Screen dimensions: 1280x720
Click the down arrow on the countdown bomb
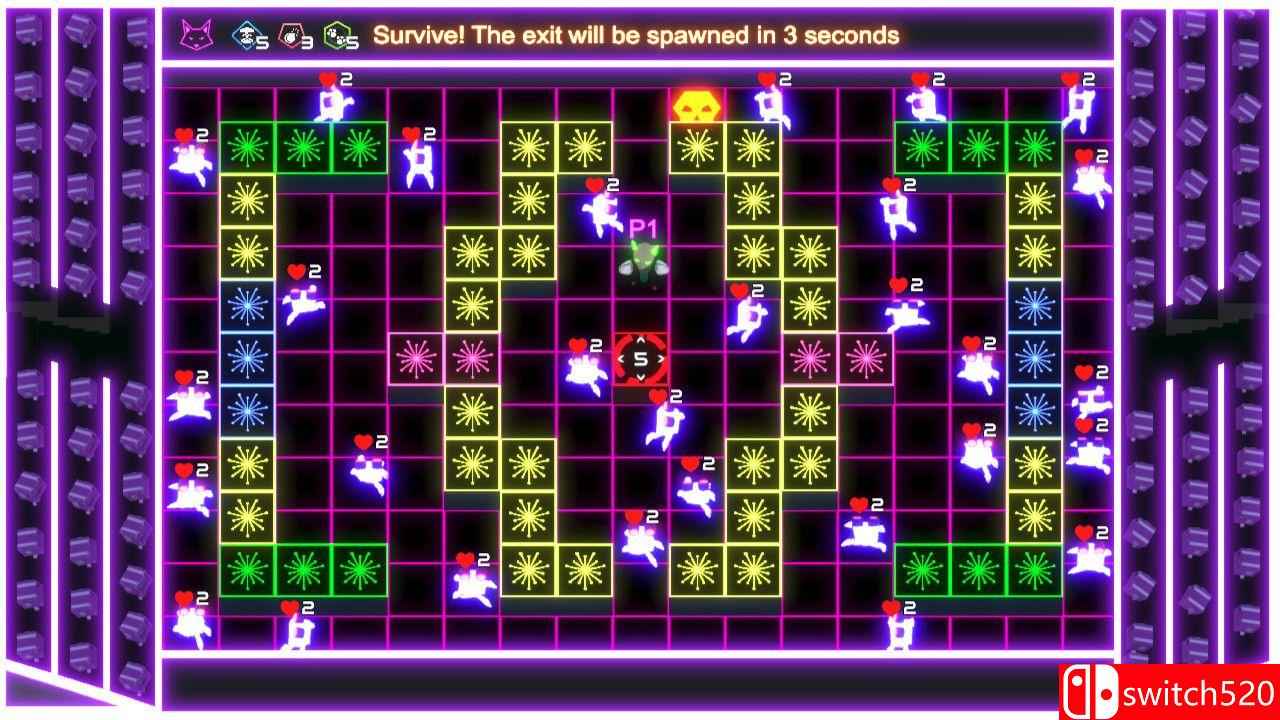pyautogui.click(x=640, y=376)
